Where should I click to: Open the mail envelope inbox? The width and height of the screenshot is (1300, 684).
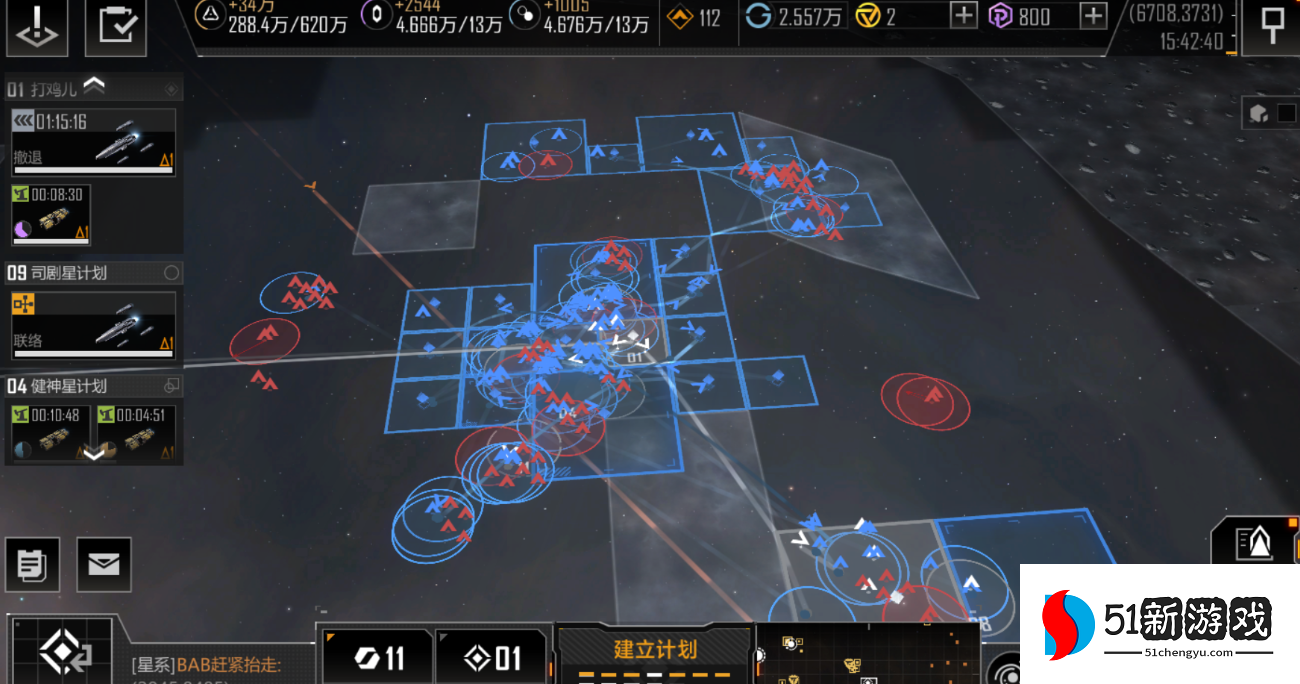(103, 565)
